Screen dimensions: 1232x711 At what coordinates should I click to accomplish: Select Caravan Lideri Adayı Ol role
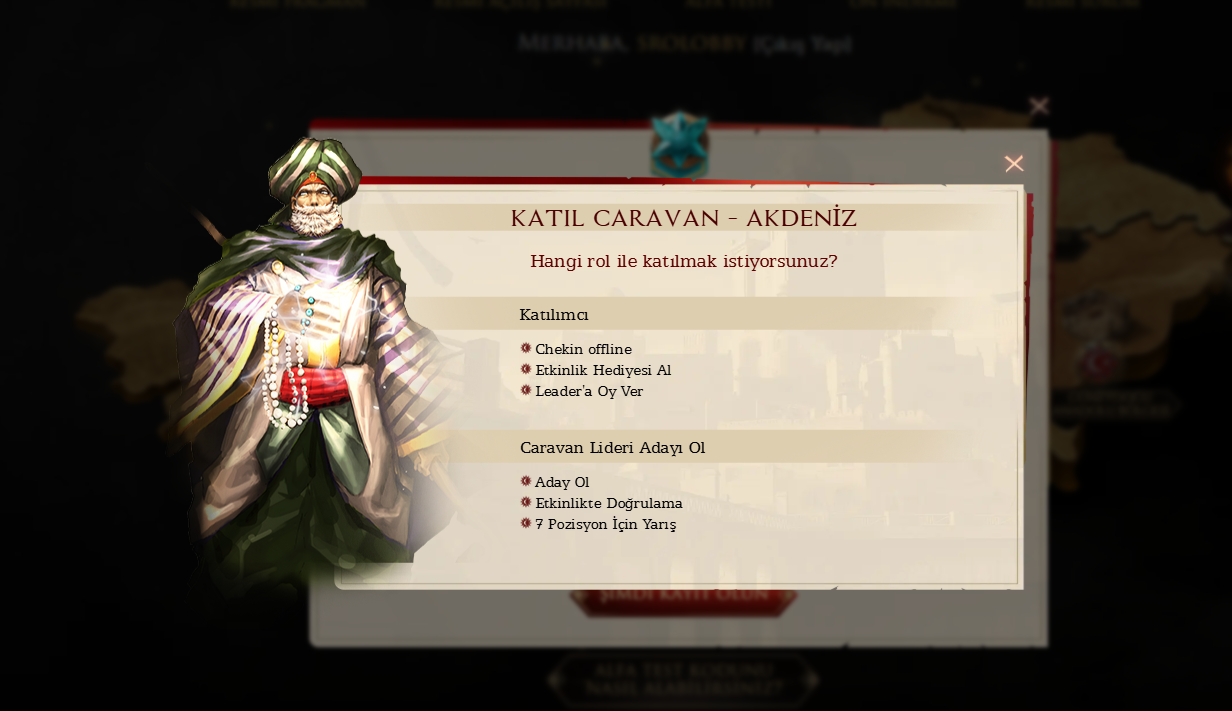pos(612,448)
